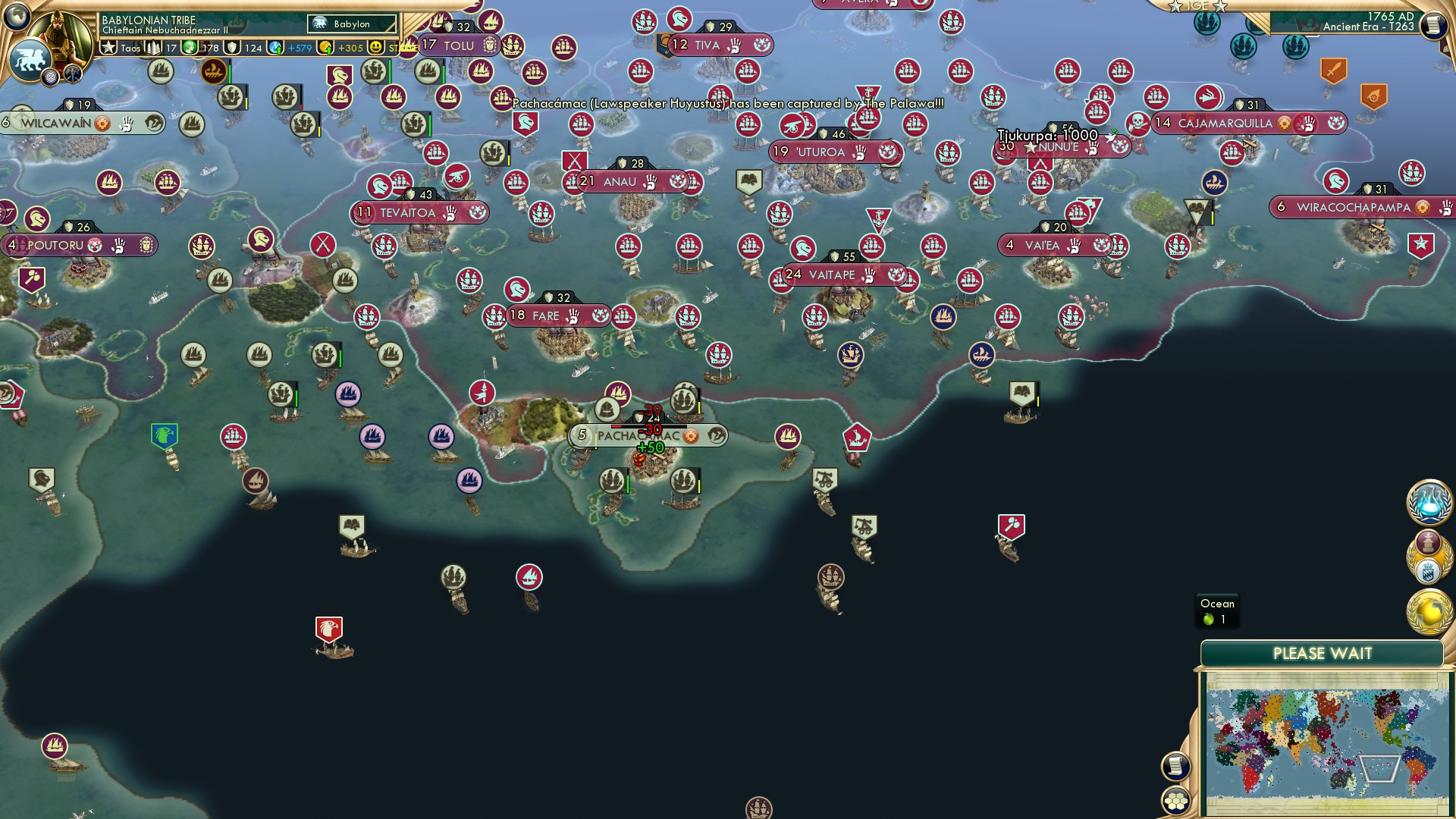
Task: Click the orange sword notification at top right
Action: point(1334,70)
